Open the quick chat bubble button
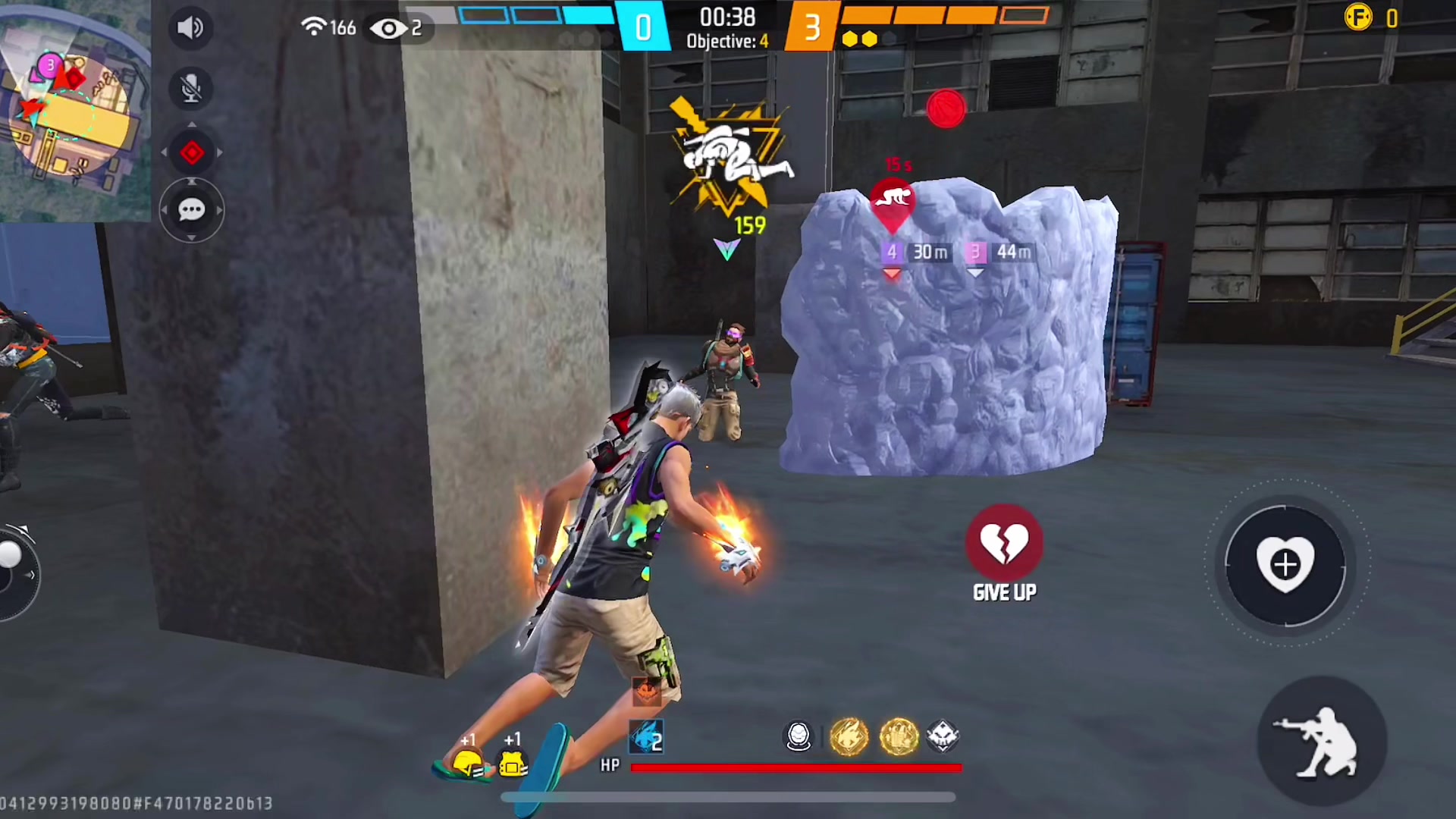 191,210
